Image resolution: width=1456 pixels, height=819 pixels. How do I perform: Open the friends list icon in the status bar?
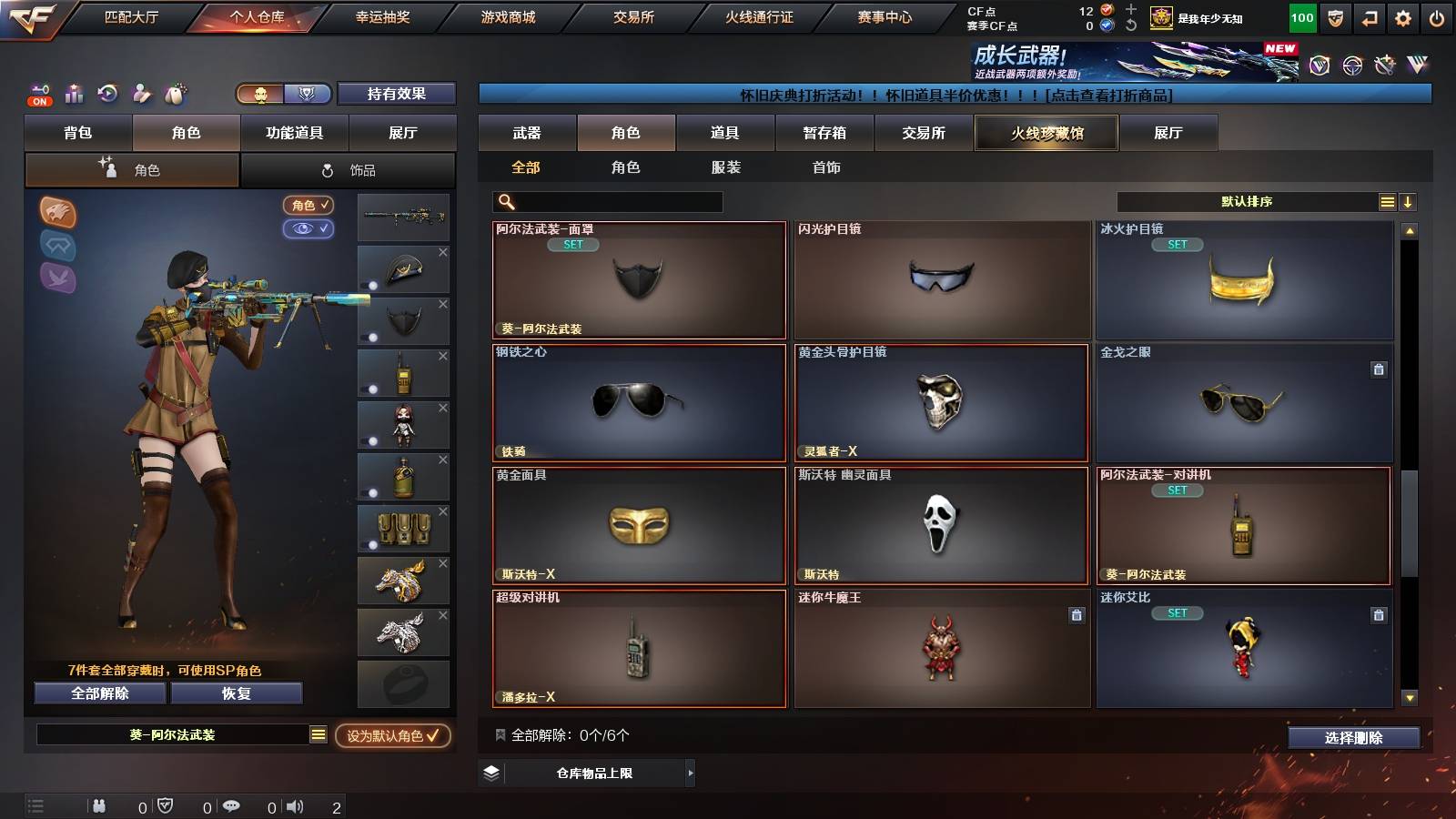[98, 805]
